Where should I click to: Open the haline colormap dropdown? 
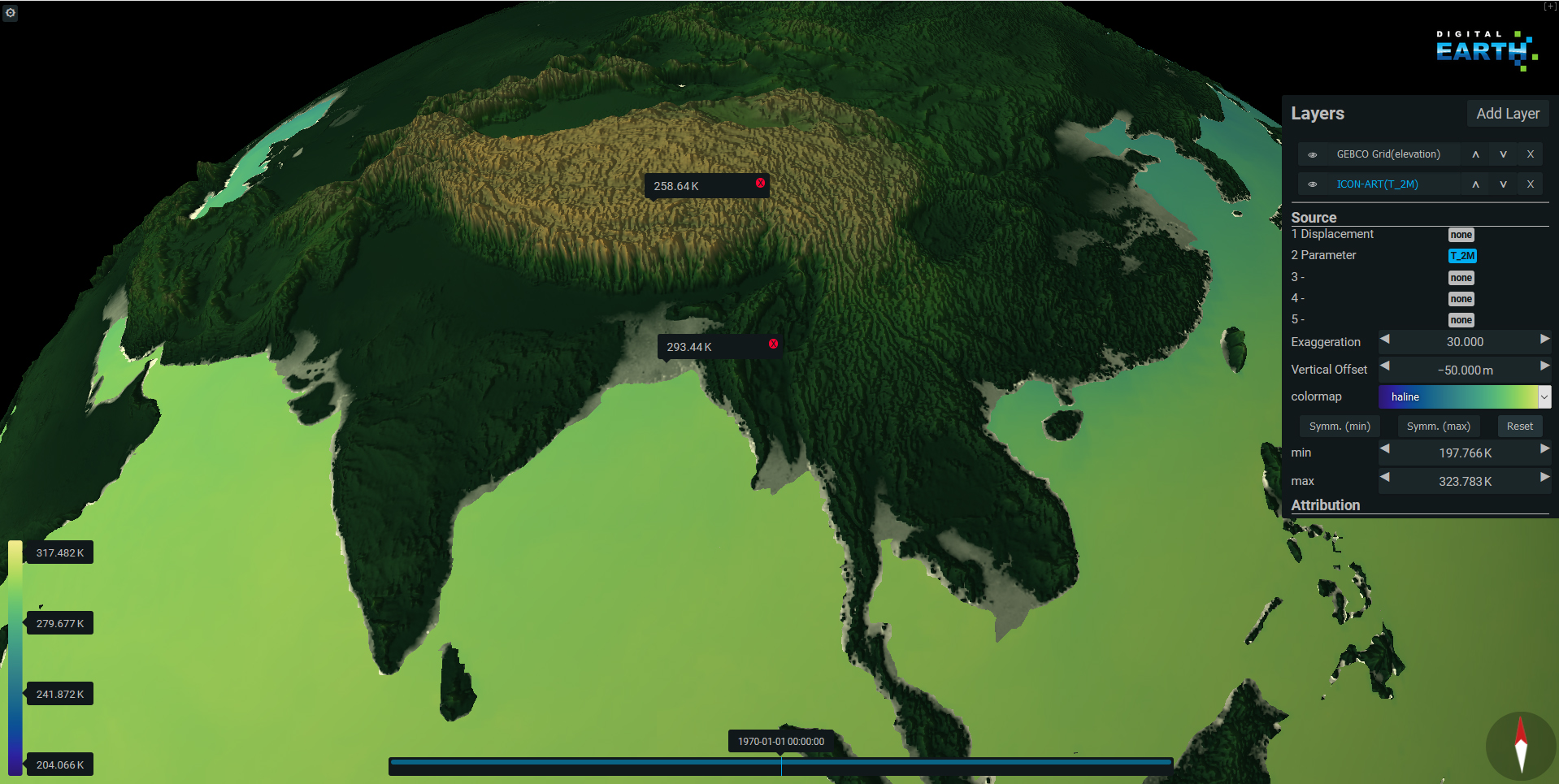pyautogui.click(x=1544, y=396)
